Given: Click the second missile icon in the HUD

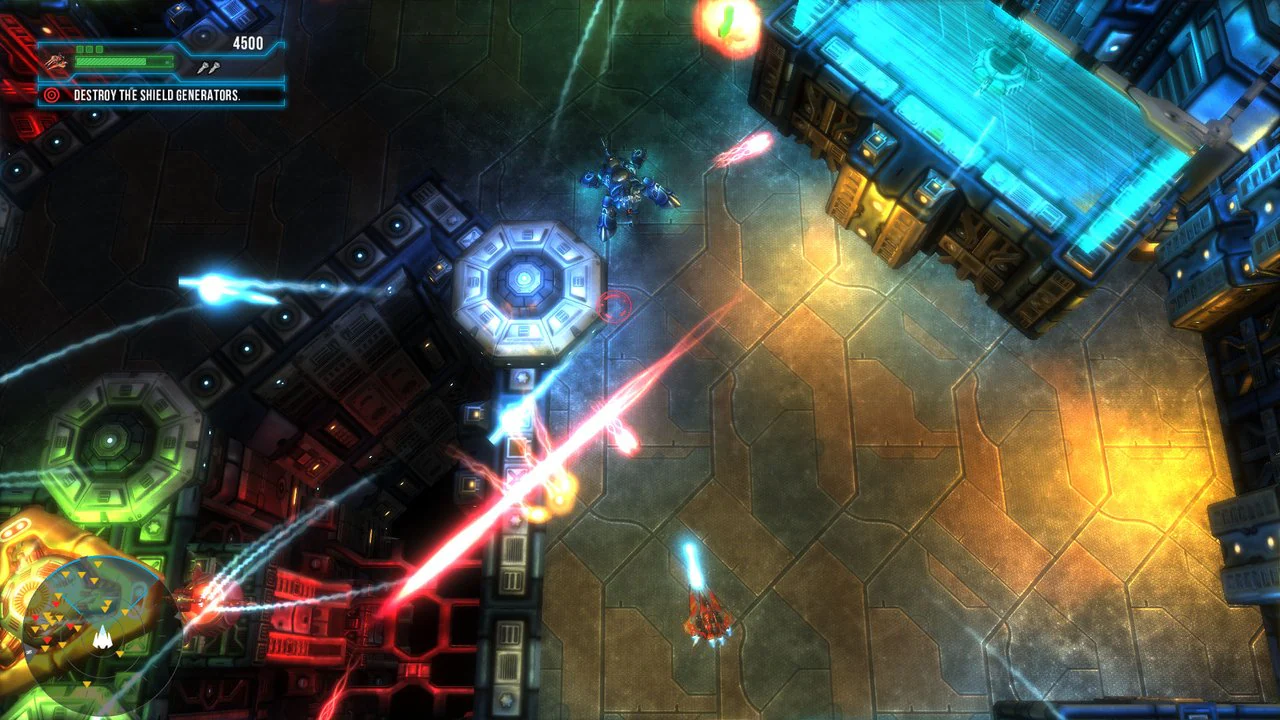Looking at the screenshot, I should coord(213,66).
